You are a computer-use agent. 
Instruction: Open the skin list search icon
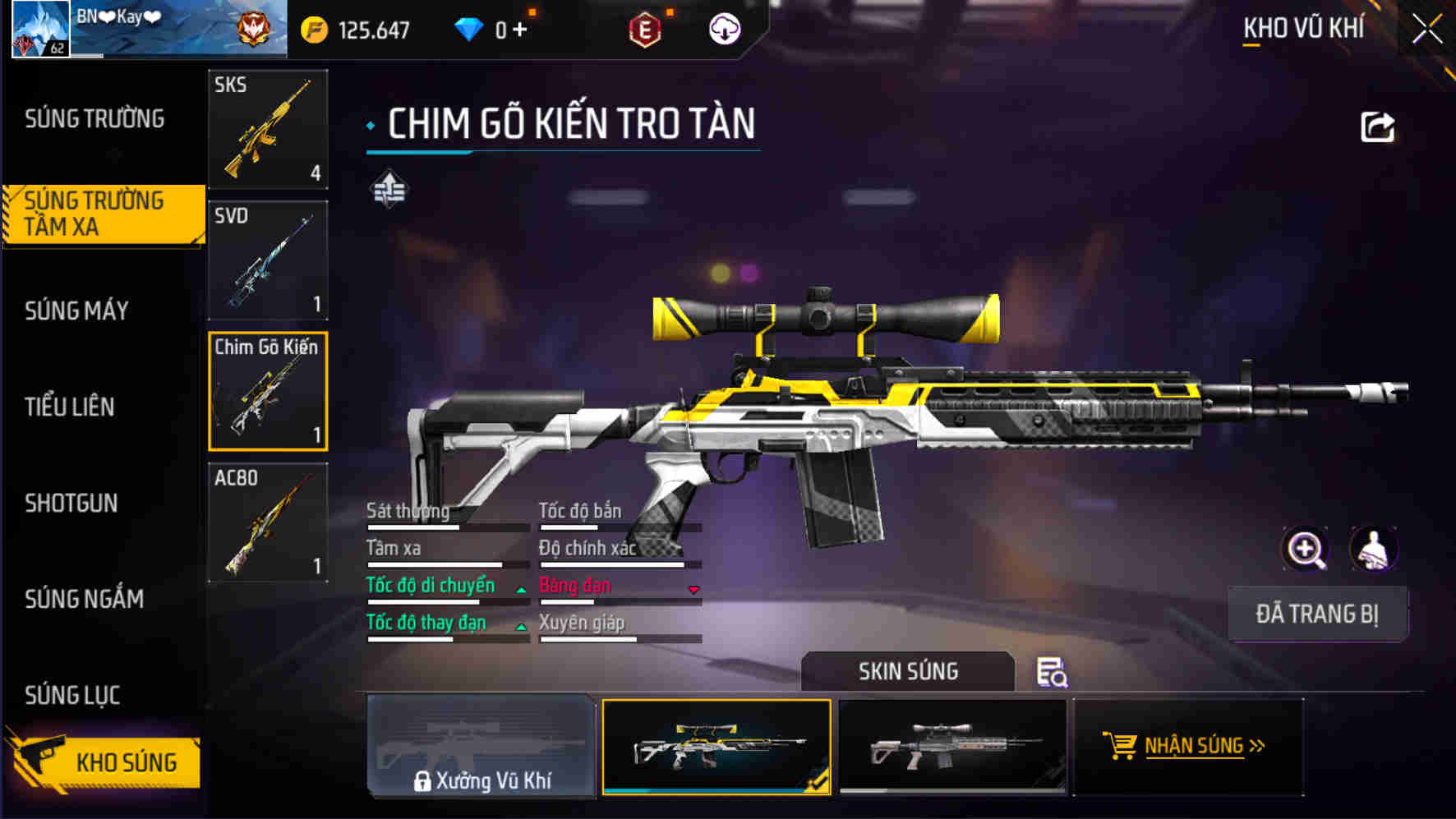(1051, 672)
